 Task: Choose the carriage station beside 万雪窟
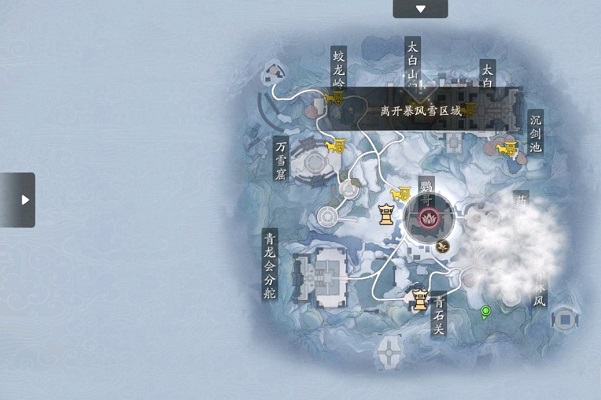point(336,146)
